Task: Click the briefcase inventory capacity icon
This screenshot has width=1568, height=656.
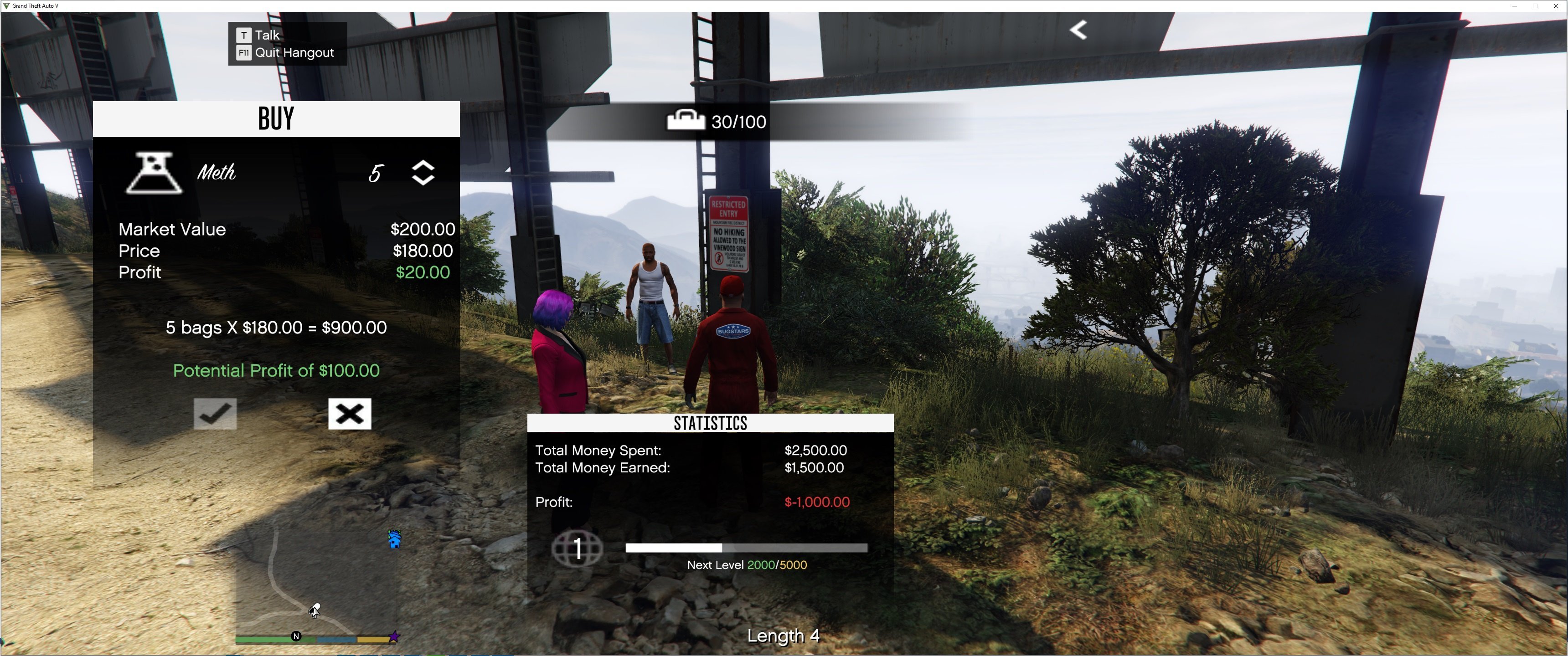Action: (686, 120)
